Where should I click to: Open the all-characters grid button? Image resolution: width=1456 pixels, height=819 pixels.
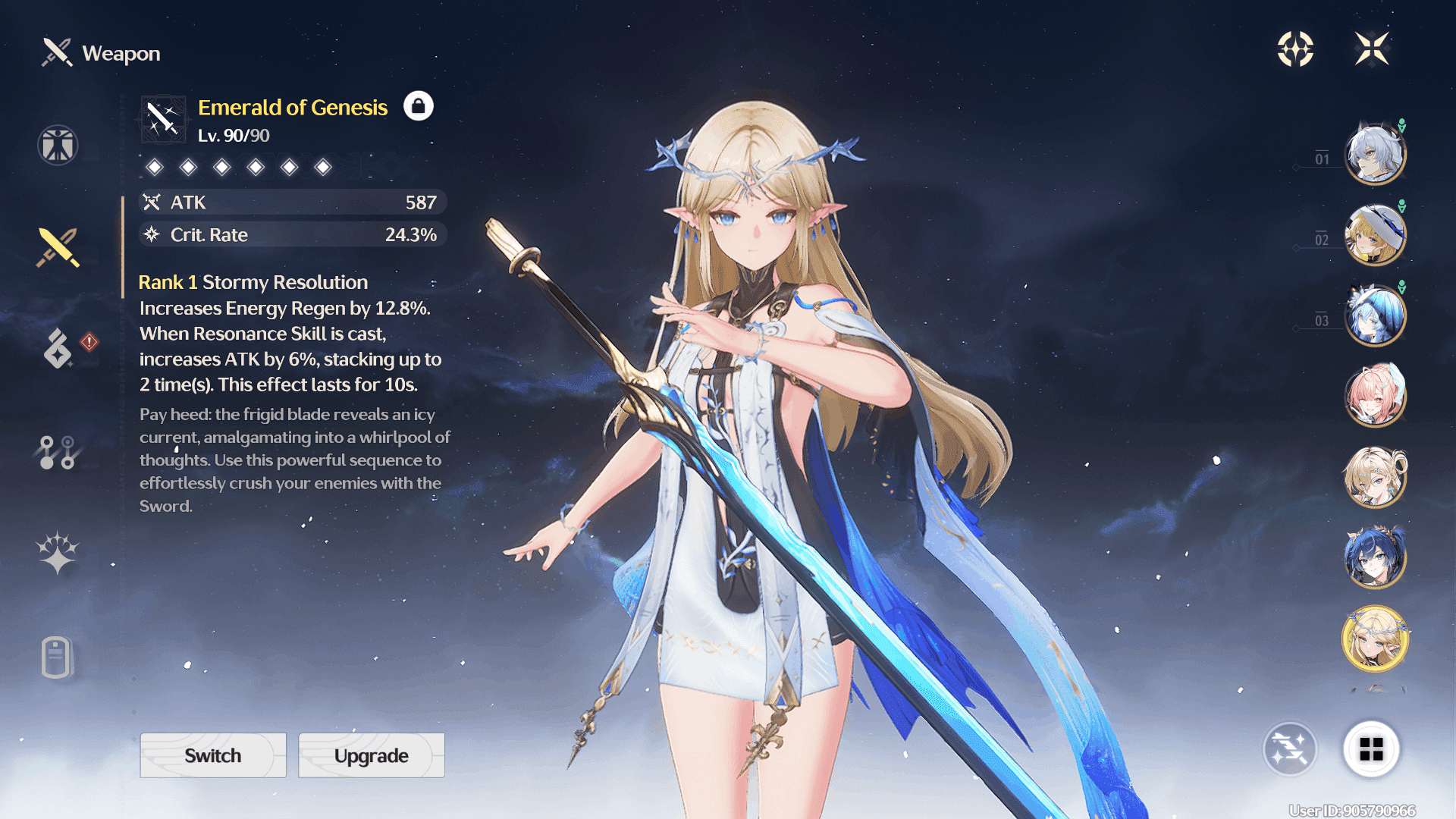point(1371,749)
